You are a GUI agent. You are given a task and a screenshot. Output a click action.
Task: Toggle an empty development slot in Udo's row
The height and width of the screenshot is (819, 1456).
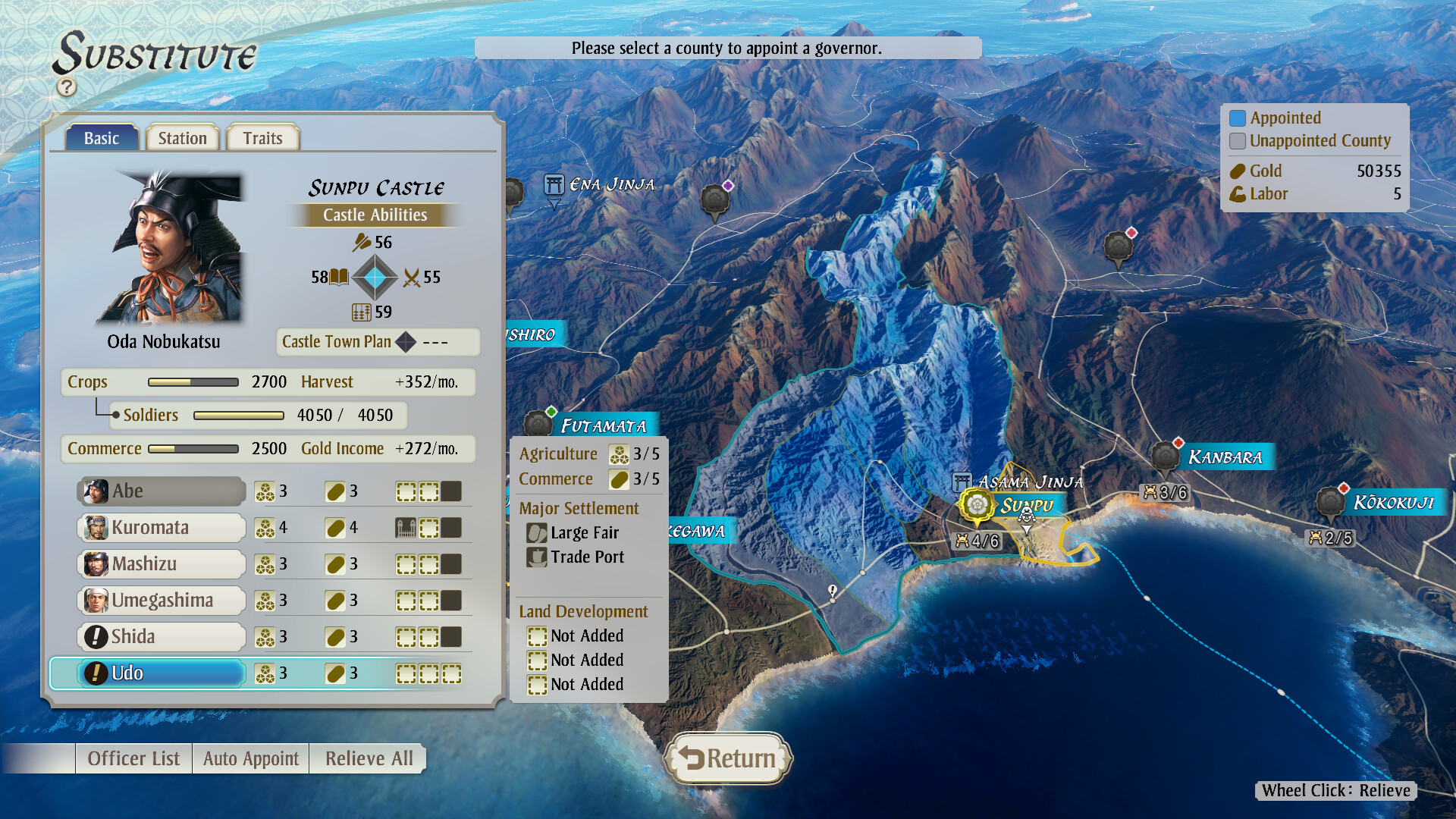(x=407, y=673)
